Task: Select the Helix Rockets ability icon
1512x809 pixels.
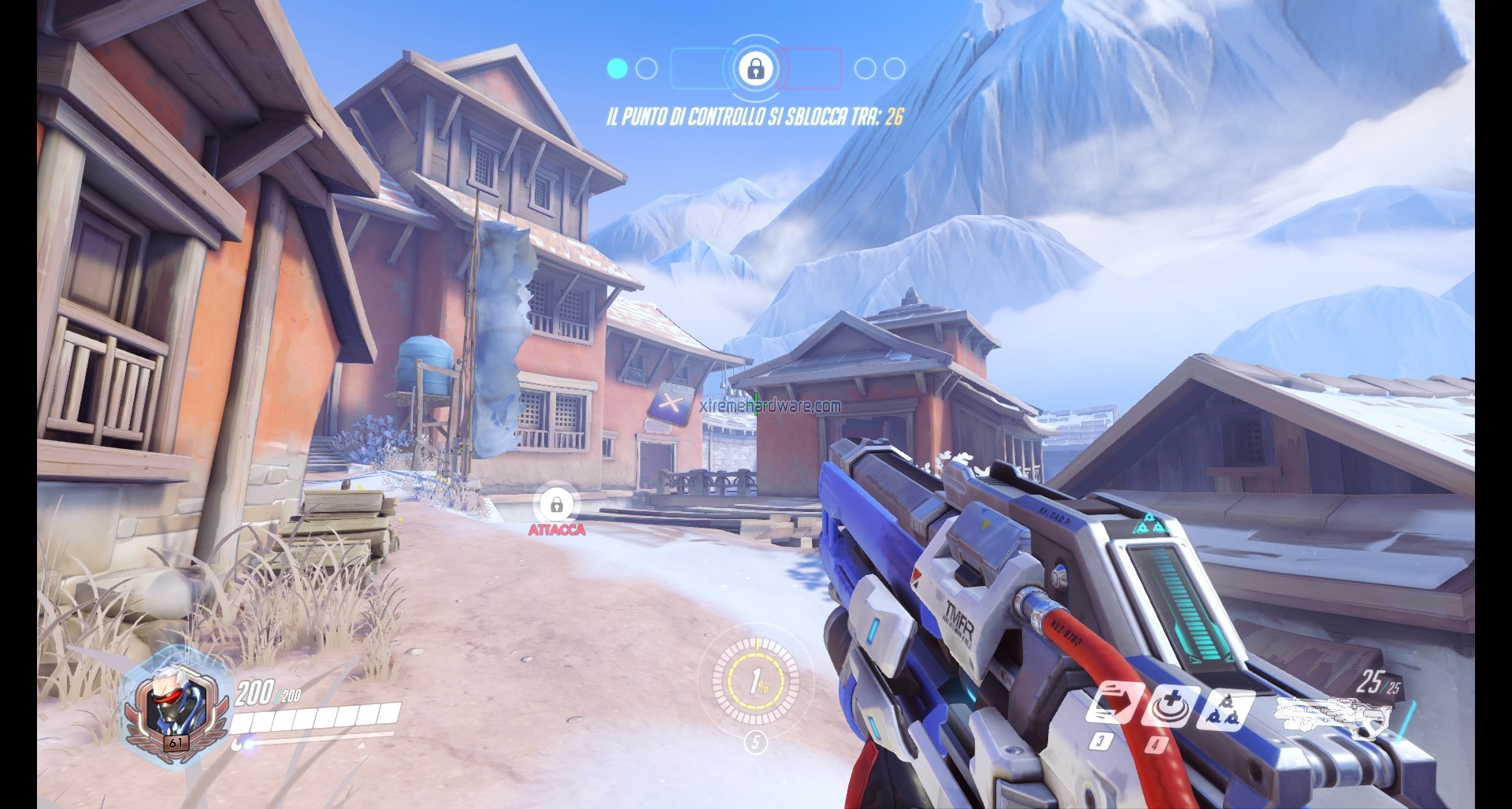Action: click(x=1226, y=711)
